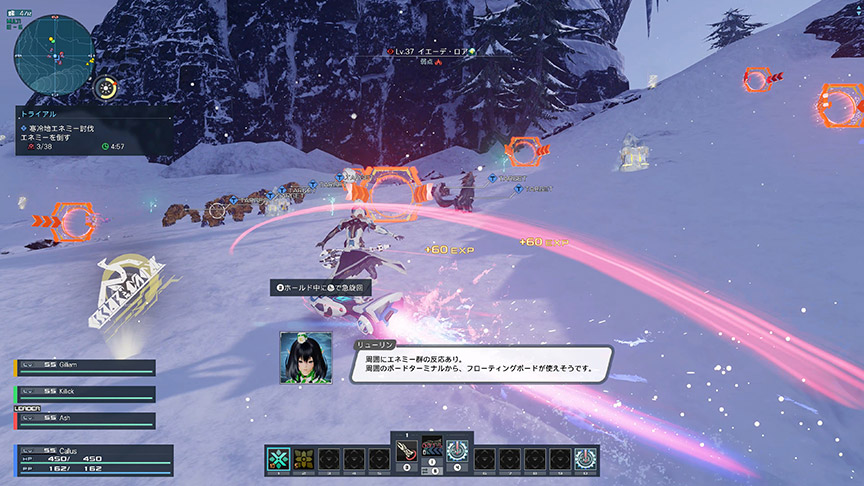
Task: Select party member Killick
Action: coord(85,394)
